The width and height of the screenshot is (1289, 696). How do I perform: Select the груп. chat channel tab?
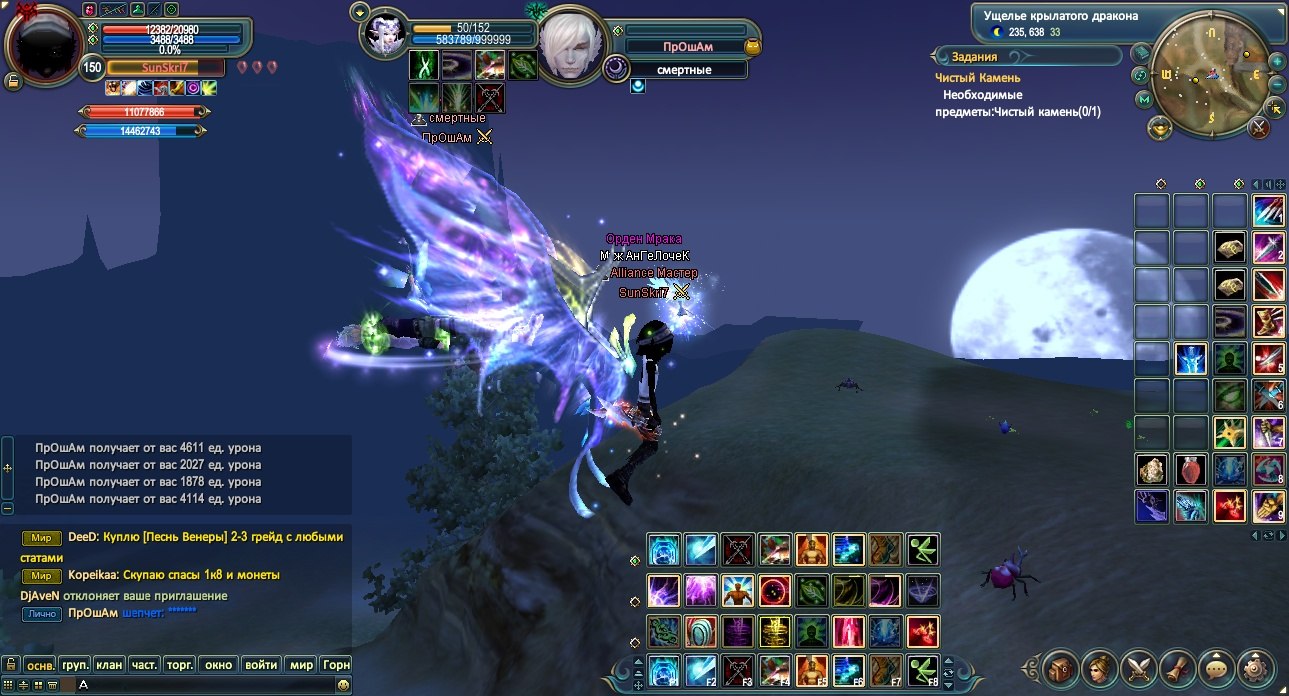click(75, 664)
